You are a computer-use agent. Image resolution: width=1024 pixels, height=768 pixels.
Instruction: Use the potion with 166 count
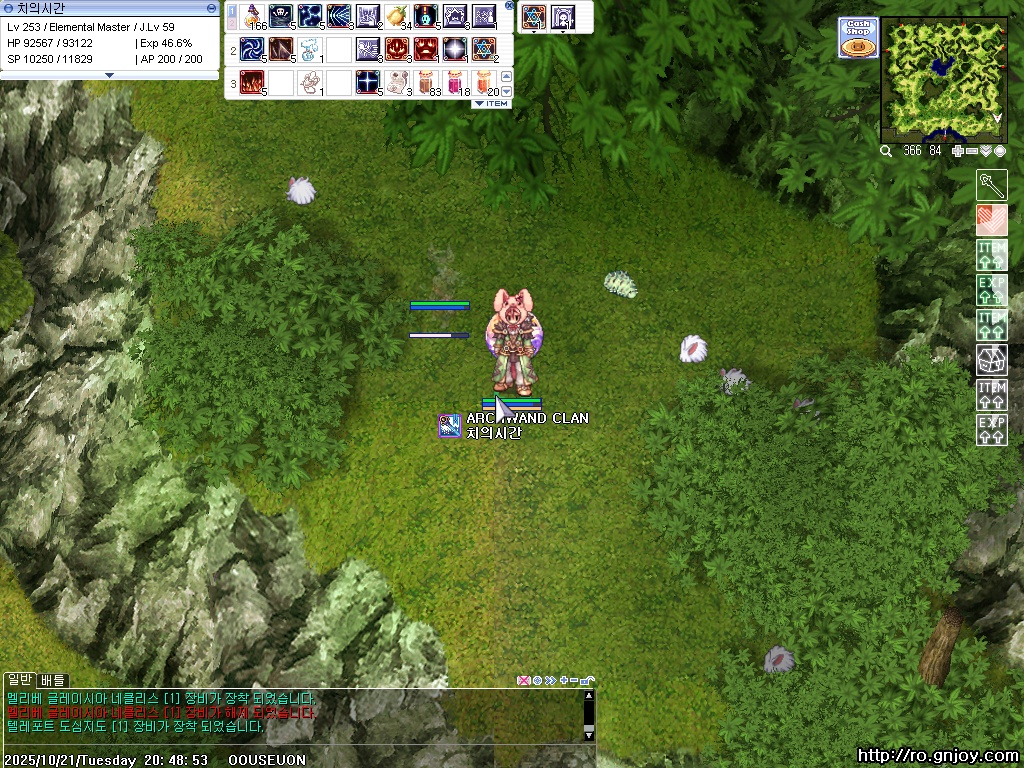251,17
